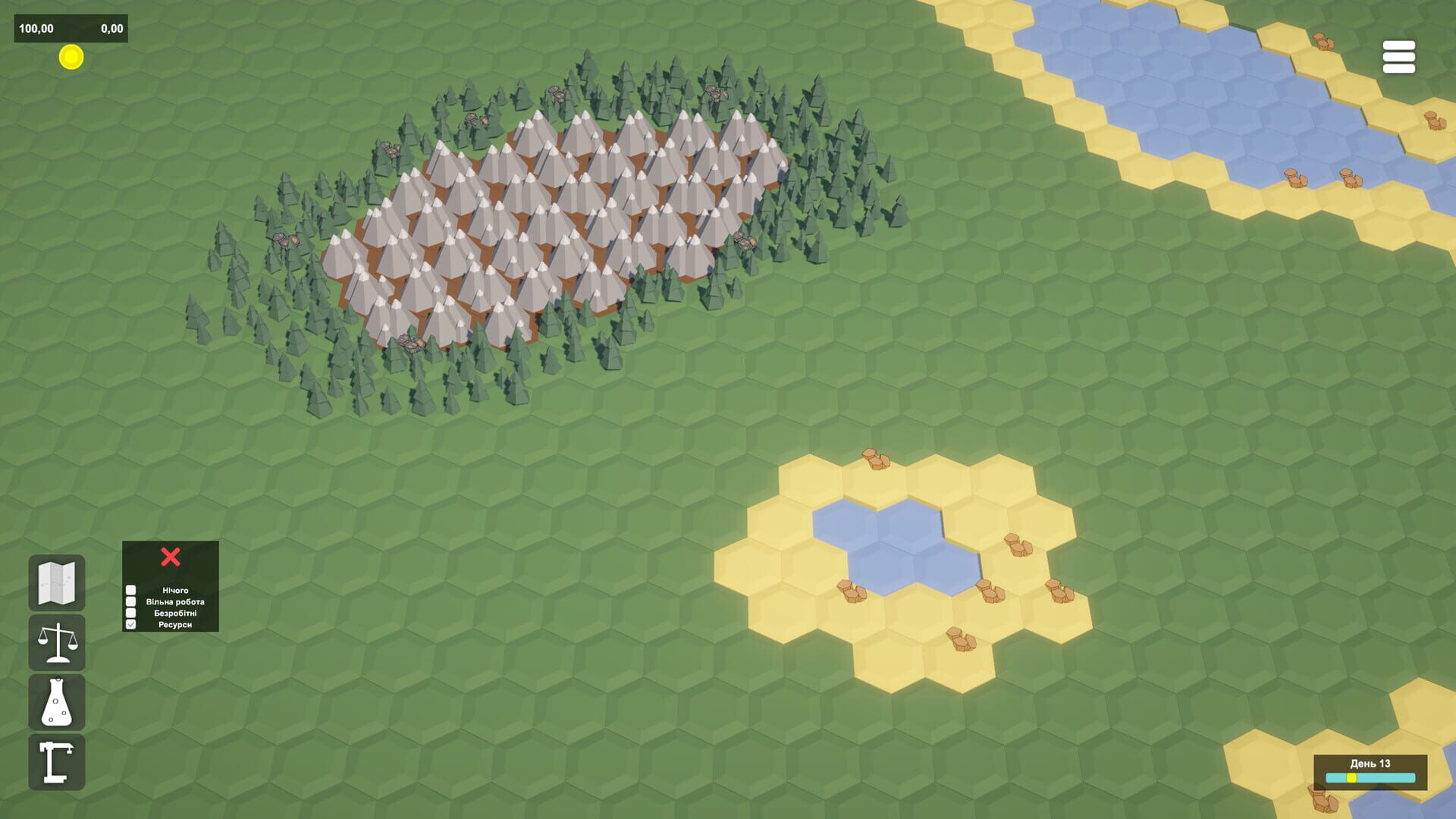The height and width of the screenshot is (819, 1456).
Task: Open the hamburger menu in top-right corner
Action: tap(1399, 58)
